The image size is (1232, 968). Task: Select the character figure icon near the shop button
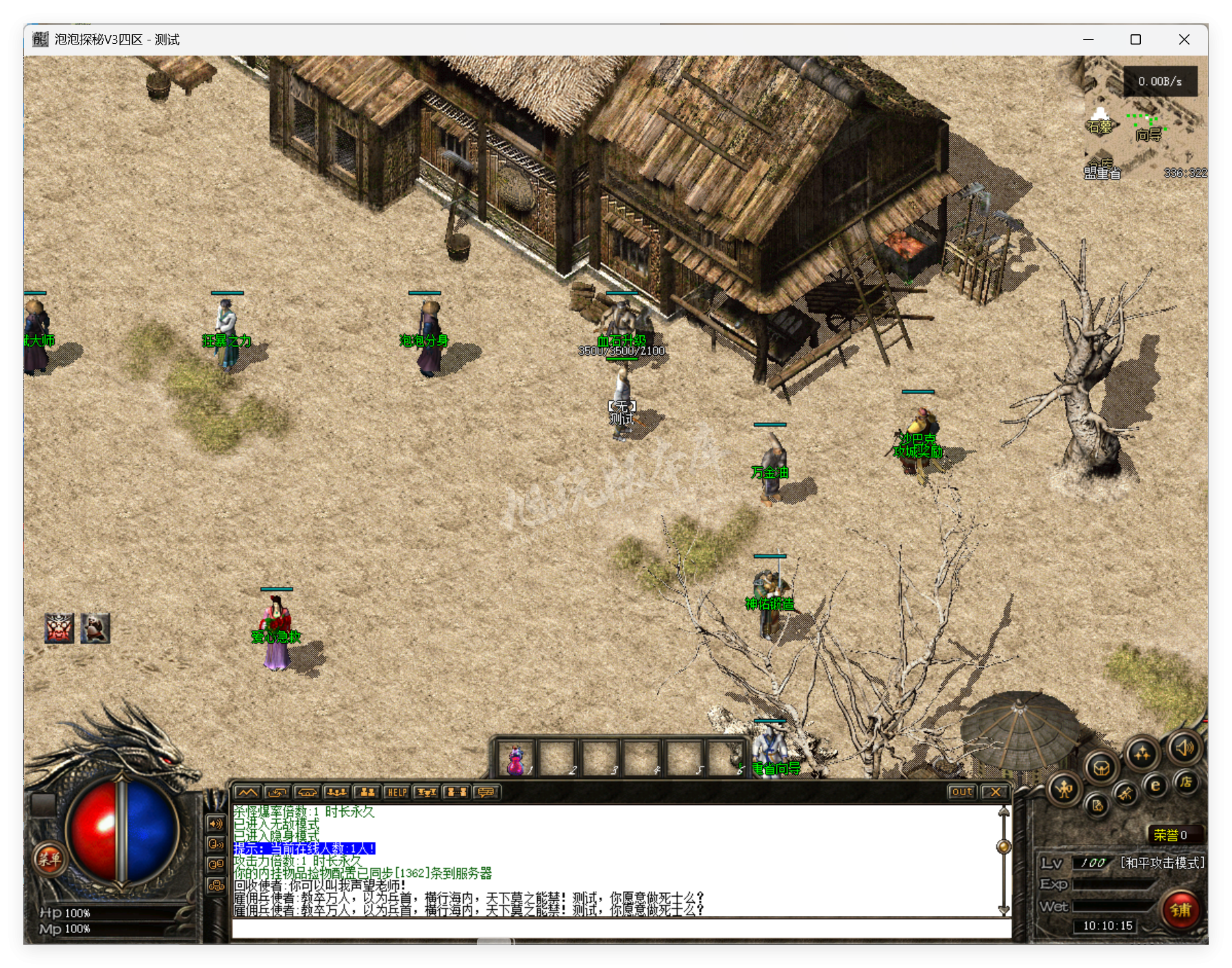coord(1063,789)
